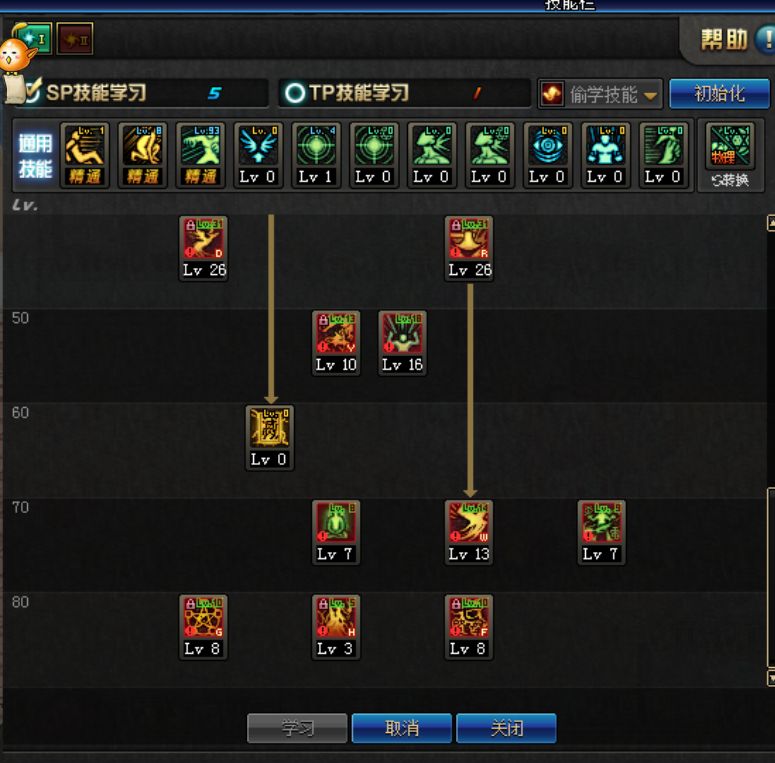The width and height of the screenshot is (775, 763).
Task: Switch to skill page II tab
Action: click(75, 39)
